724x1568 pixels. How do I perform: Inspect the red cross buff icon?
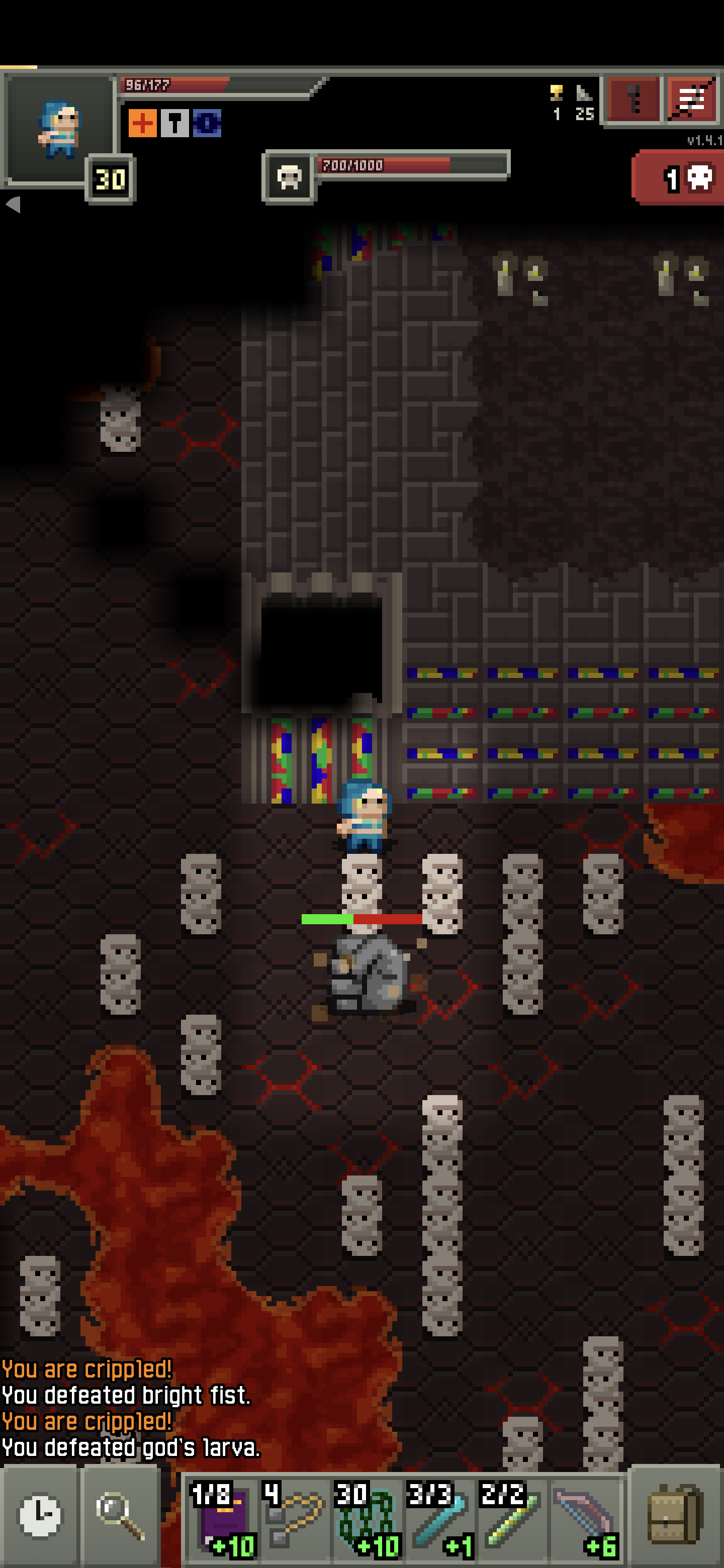pos(142,124)
